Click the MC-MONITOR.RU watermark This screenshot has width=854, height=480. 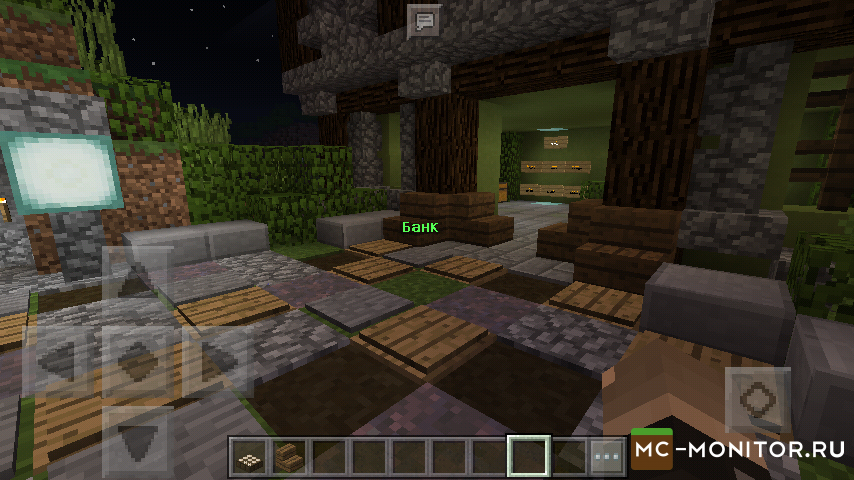(x=740, y=450)
